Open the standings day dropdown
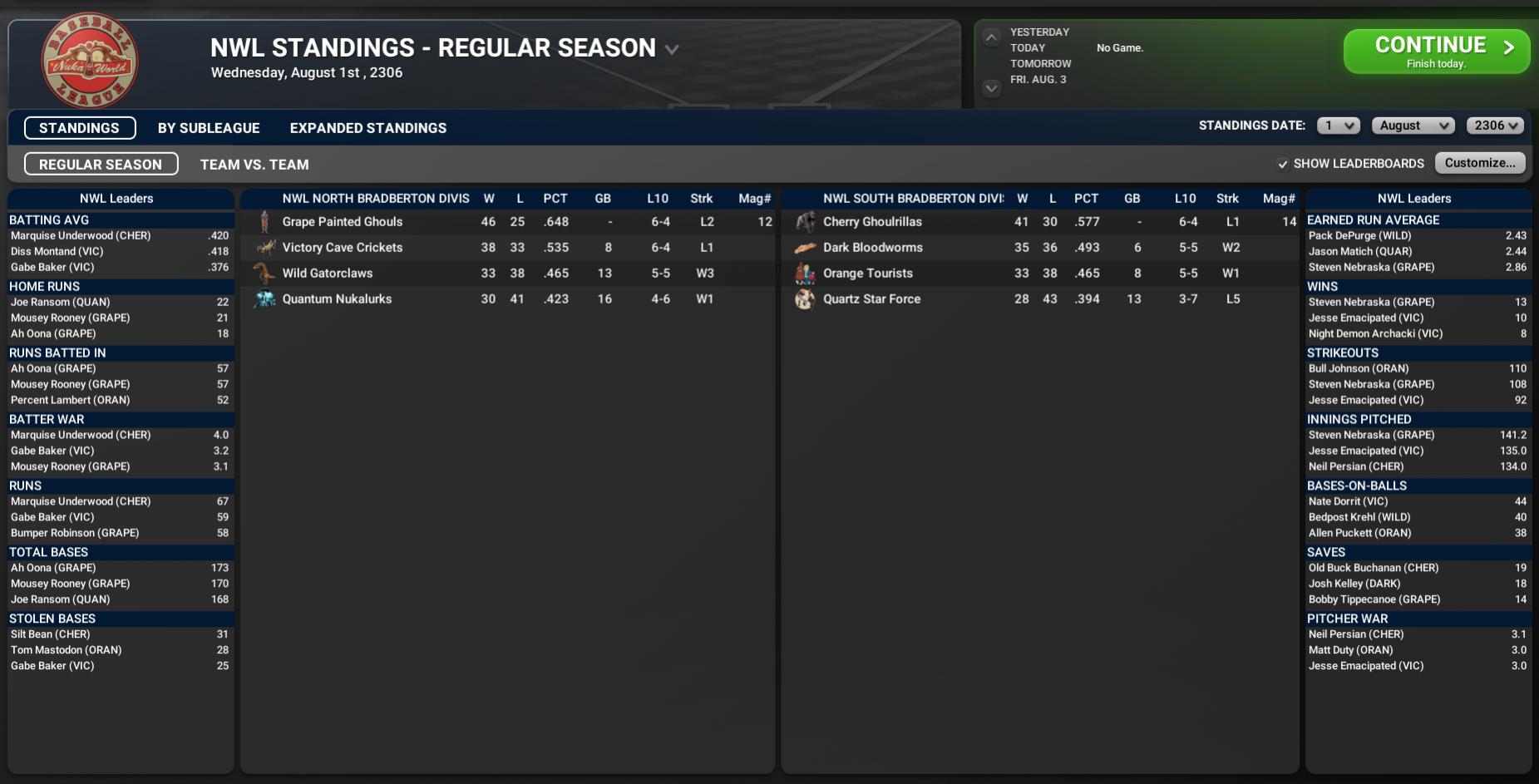The width and height of the screenshot is (1539, 784). (1338, 126)
